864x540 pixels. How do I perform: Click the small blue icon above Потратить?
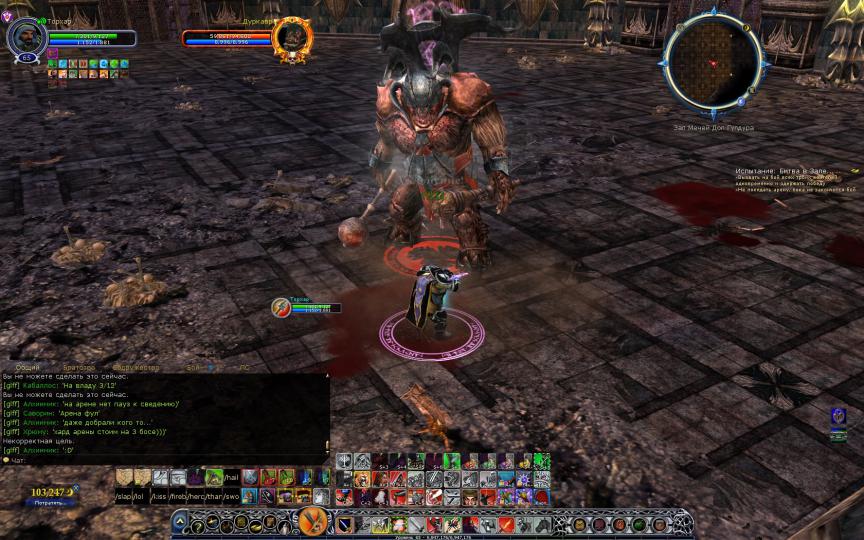pos(77,488)
